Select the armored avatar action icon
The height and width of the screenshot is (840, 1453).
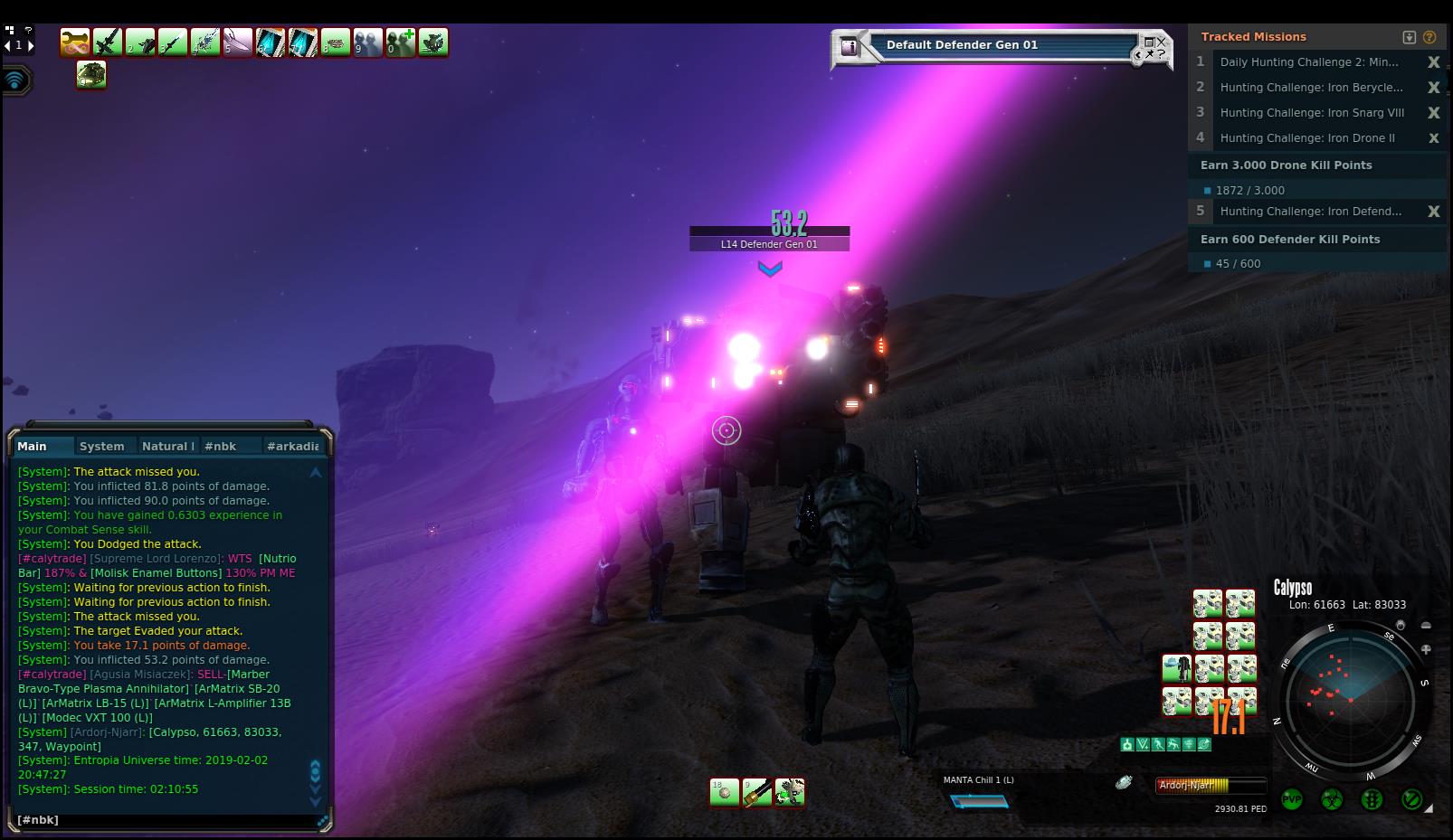click(x=1176, y=669)
